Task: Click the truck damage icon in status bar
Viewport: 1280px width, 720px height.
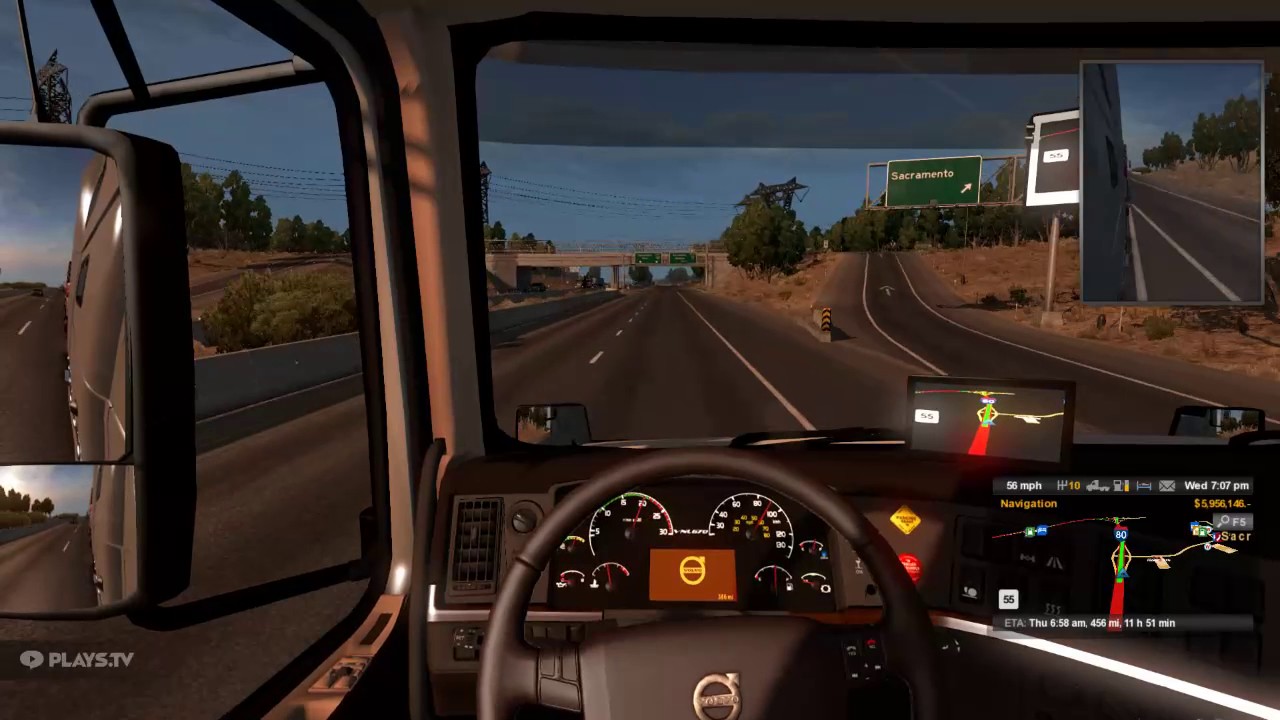Action: pos(1097,485)
